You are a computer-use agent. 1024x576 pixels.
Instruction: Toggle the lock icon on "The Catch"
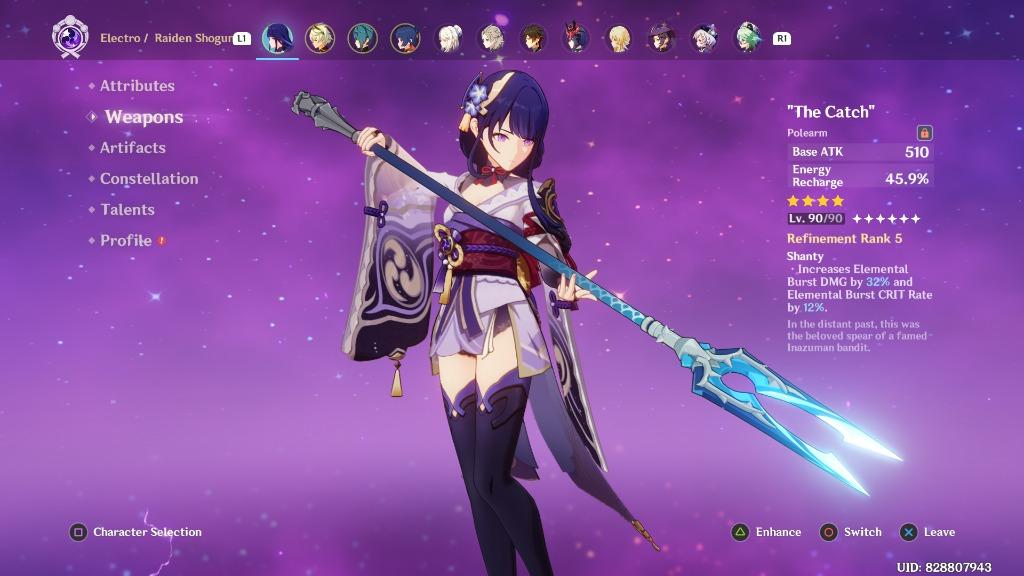tap(924, 133)
